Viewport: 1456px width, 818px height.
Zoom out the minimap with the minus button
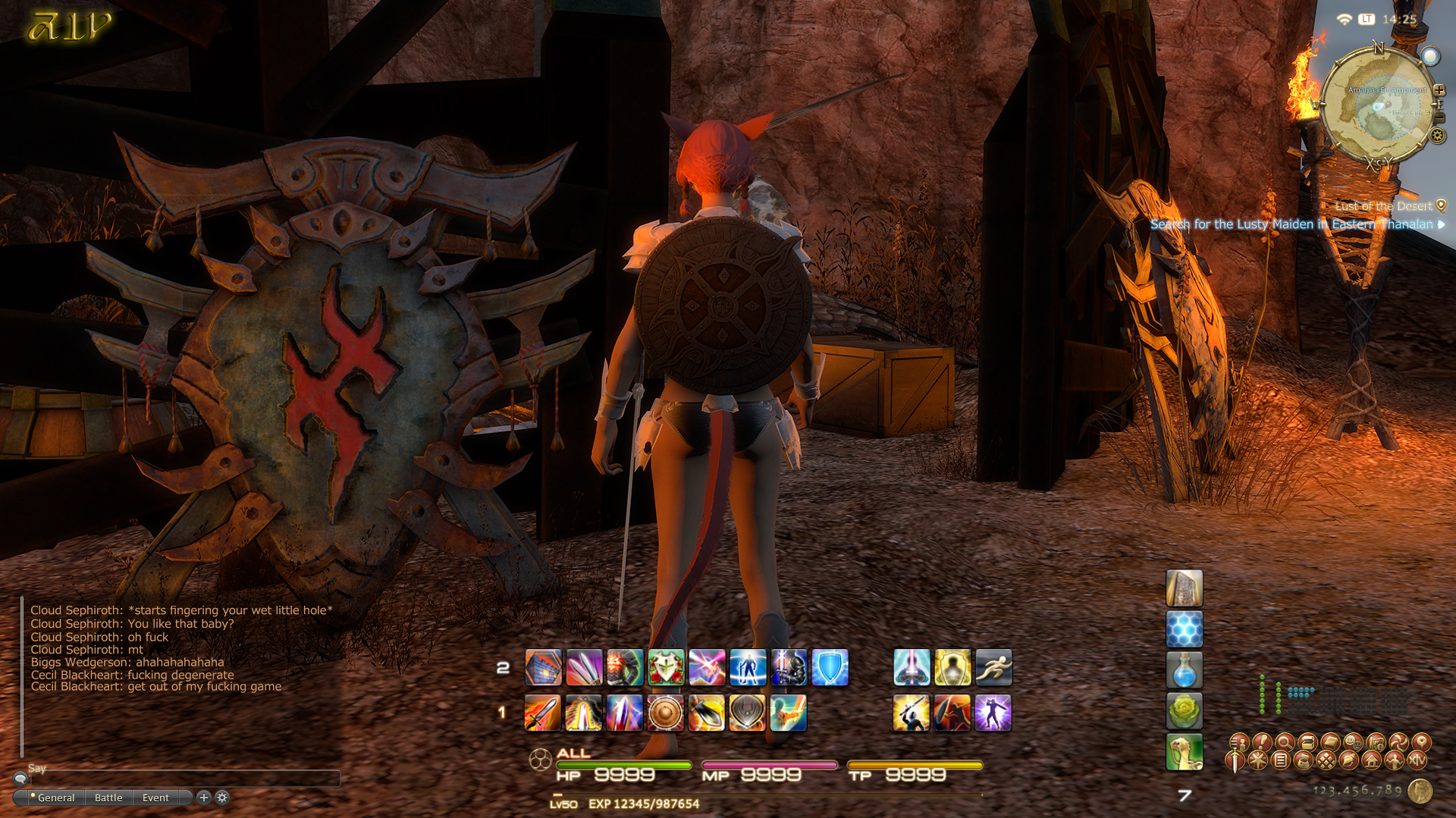click(1439, 118)
